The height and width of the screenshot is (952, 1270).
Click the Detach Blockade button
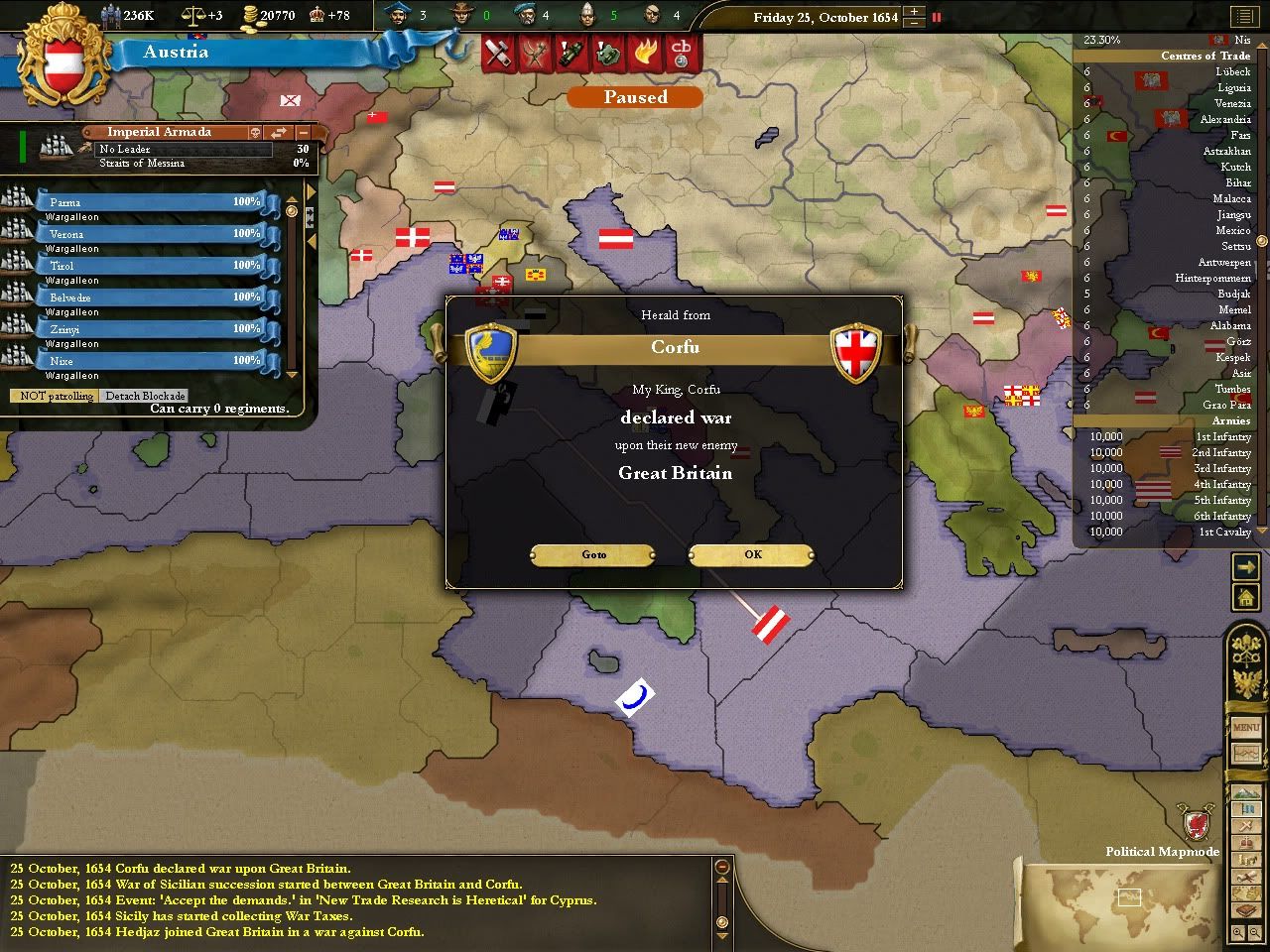[x=145, y=396]
